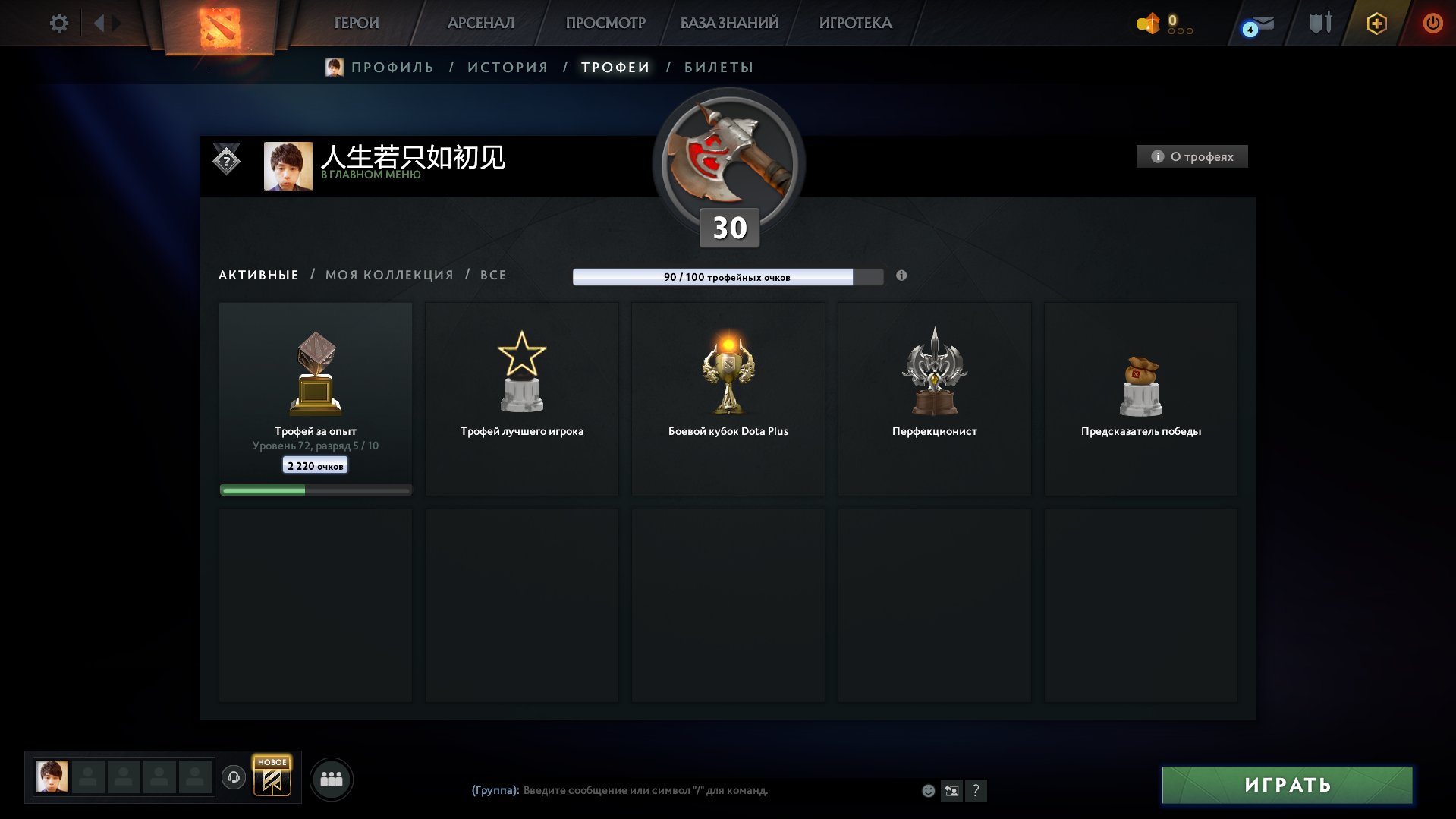Open О трофеях information
Image resolution: width=1456 pixels, height=819 pixels.
1192,156
